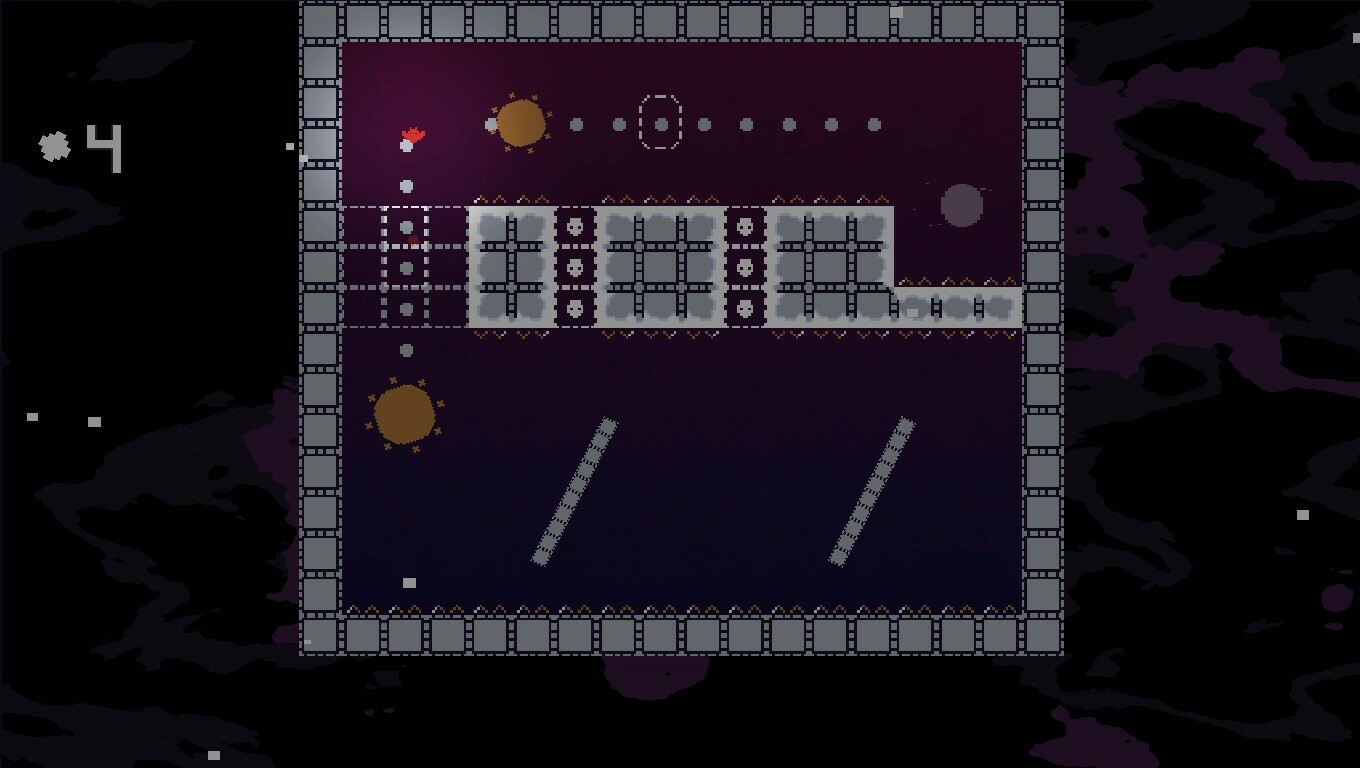The height and width of the screenshot is (768, 1360).
Task: Click the right diagonal spiked ramp
Action: pos(872,490)
